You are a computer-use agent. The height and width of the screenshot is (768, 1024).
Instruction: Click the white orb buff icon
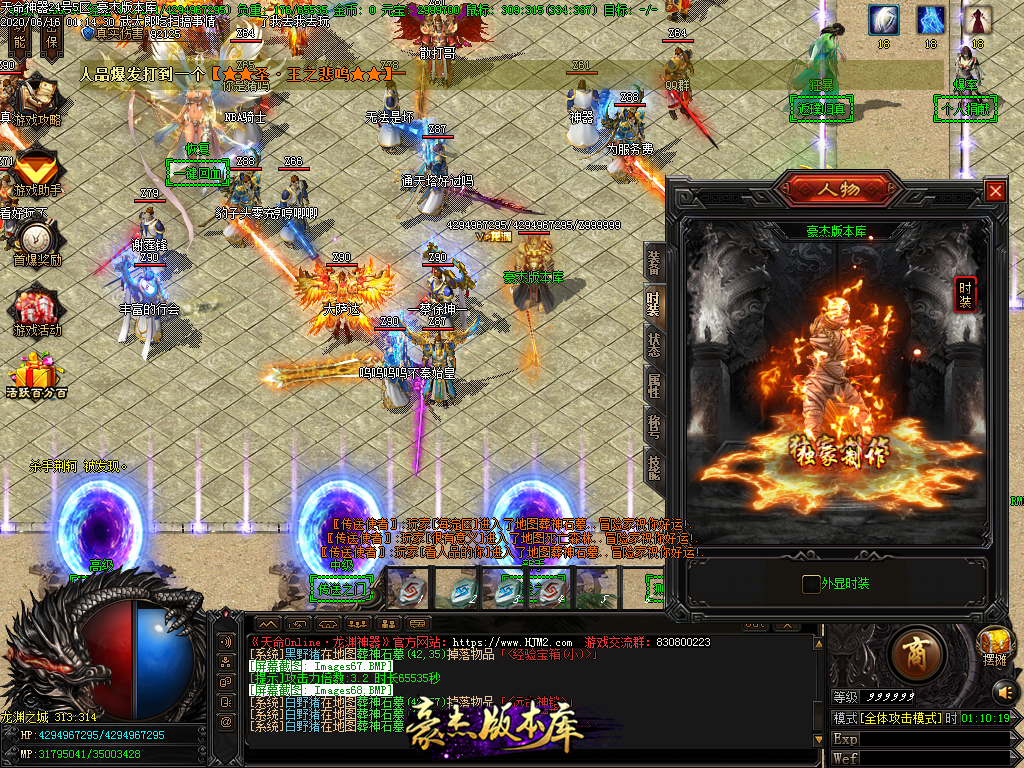[x=883, y=20]
